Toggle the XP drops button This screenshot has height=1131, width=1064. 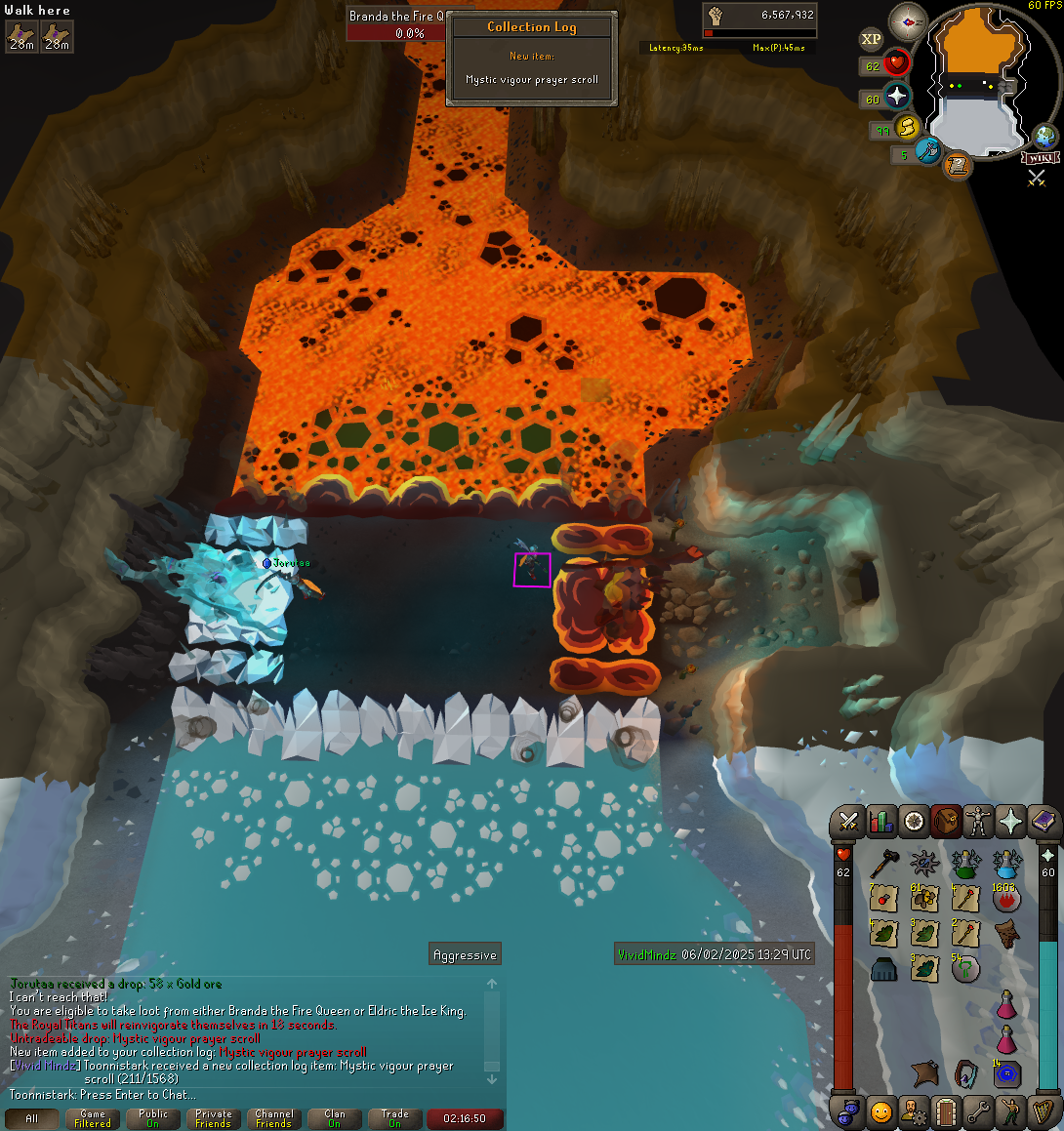click(871, 39)
